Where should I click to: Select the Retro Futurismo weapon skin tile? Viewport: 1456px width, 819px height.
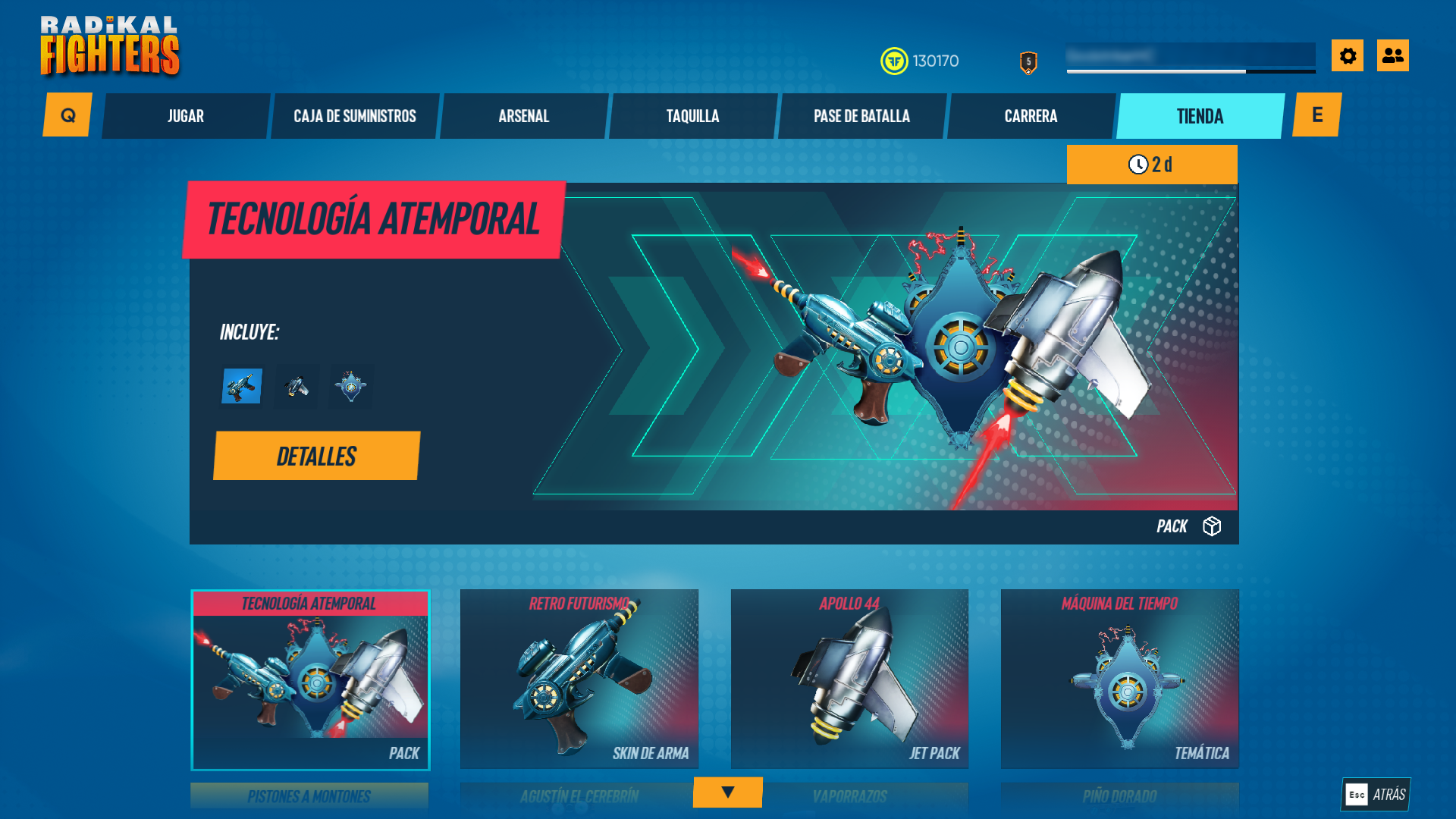579,679
